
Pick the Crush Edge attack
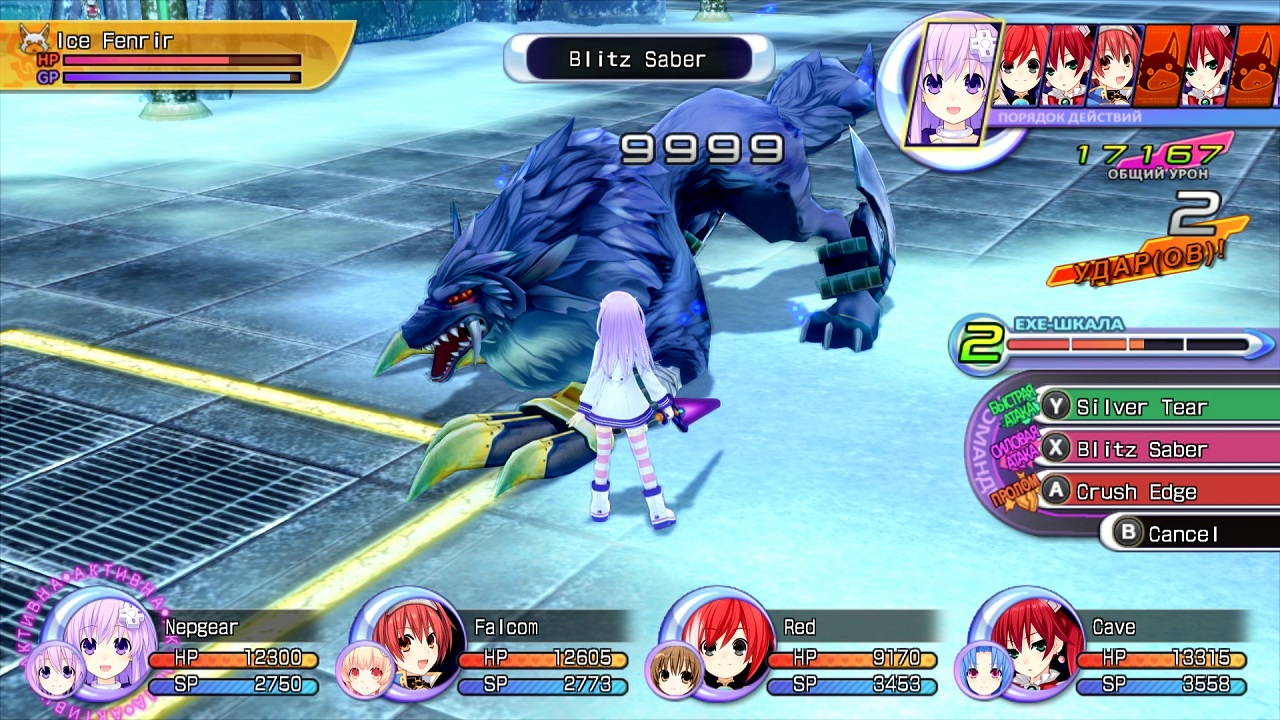[x=1135, y=492]
